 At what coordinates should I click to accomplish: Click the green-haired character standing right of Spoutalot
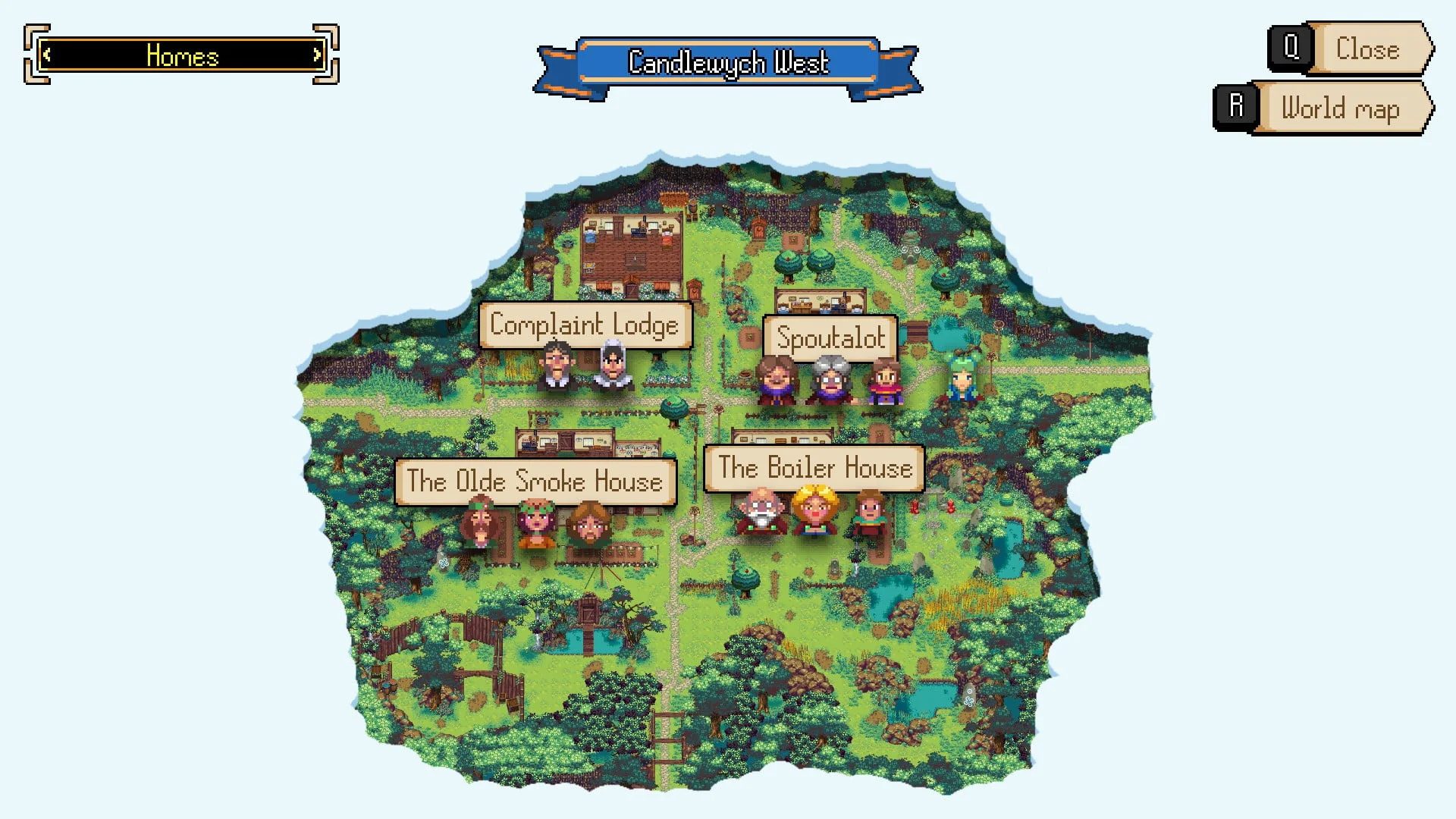tap(962, 383)
